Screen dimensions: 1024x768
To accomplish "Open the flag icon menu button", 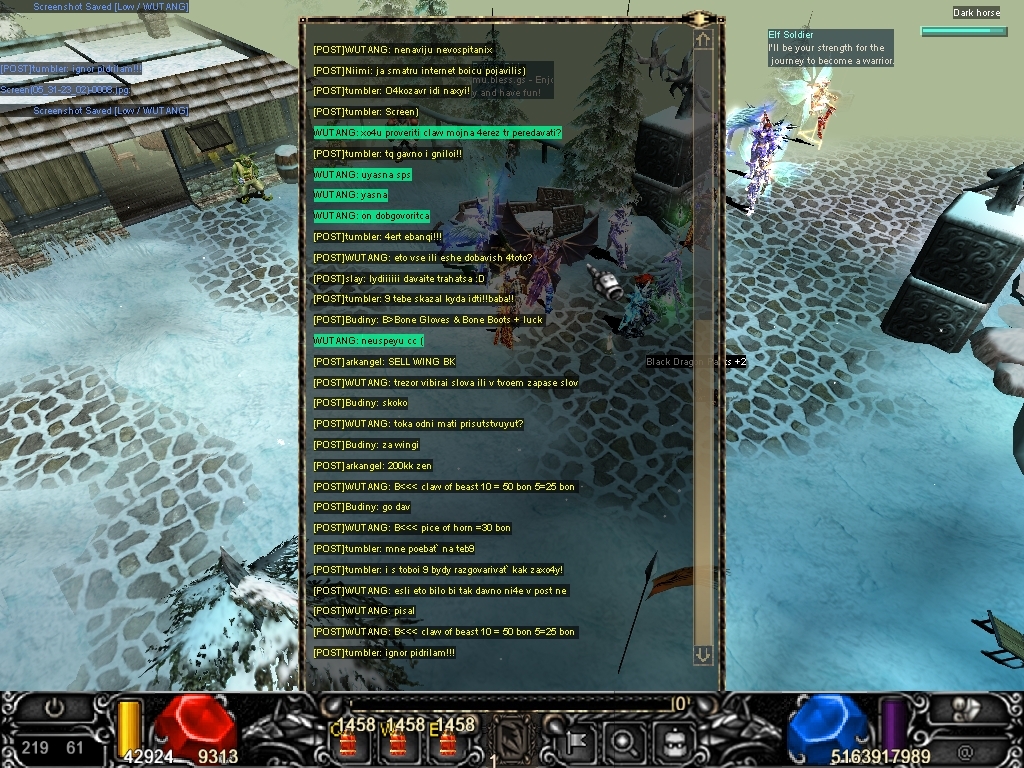I will [578, 742].
